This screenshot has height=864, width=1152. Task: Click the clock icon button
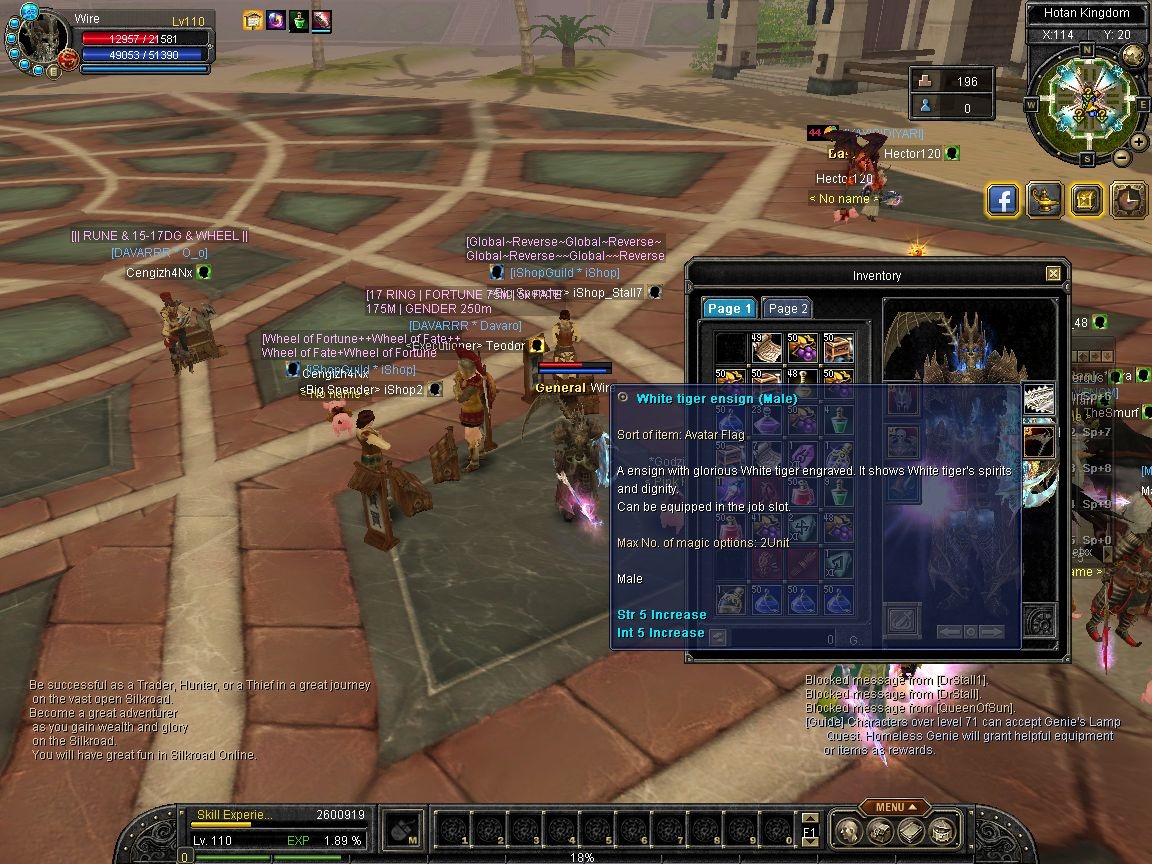(1128, 200)
